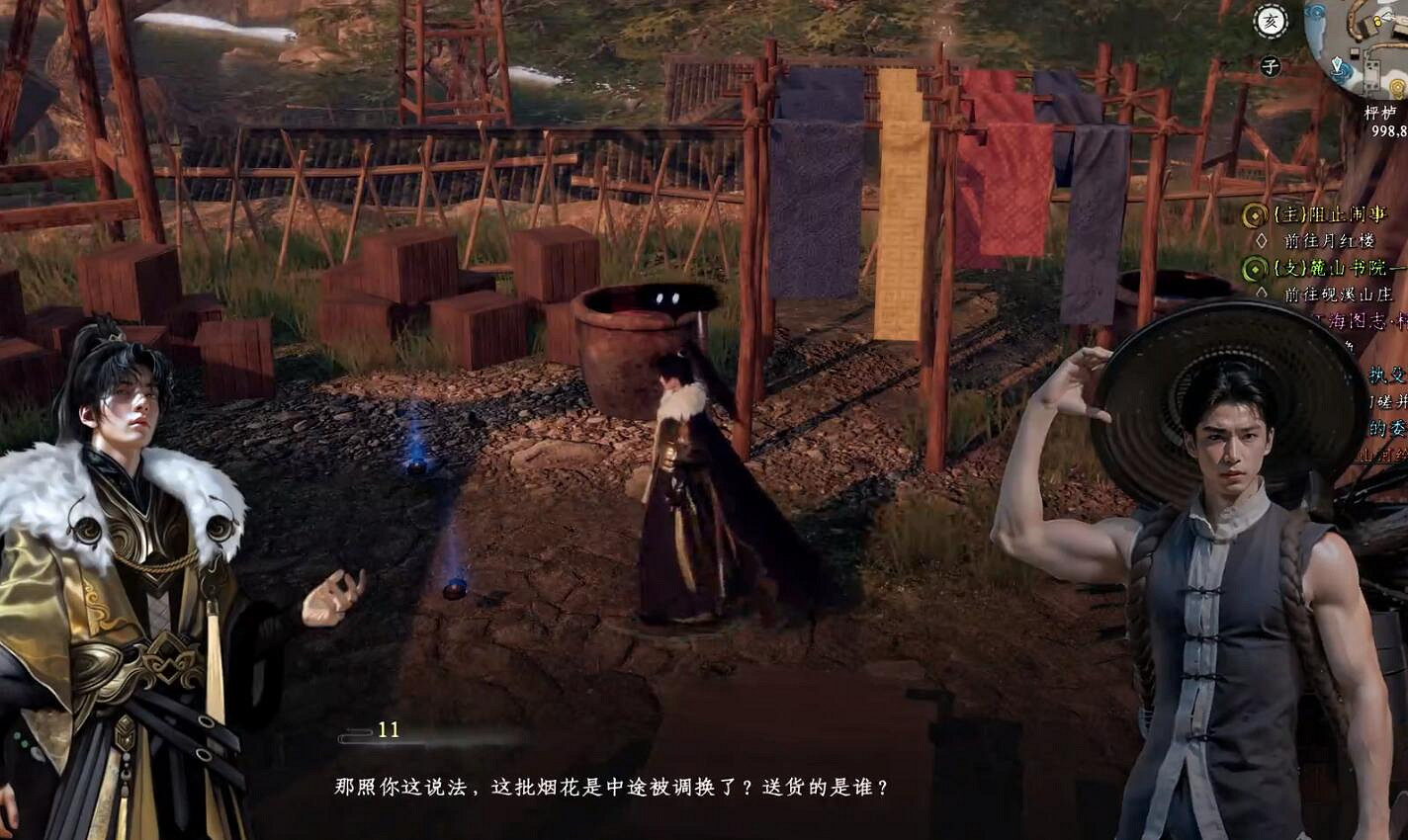Click the location label 枰栌
1408x840 pixels.
(1383, 112)
